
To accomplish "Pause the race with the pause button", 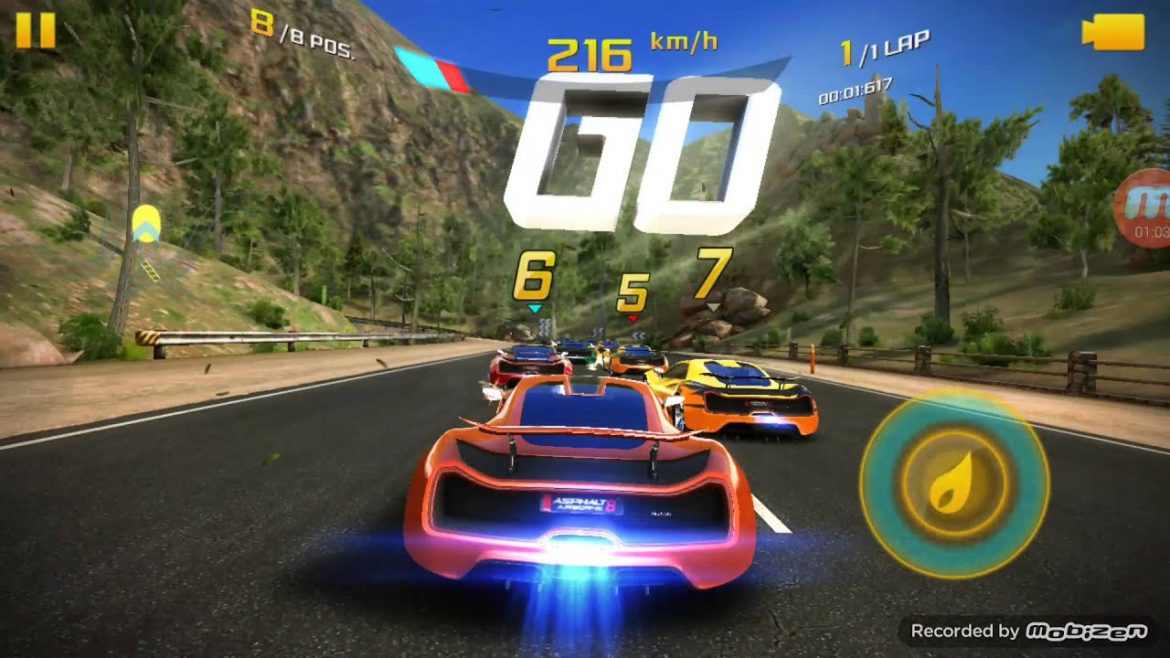I will click(x=35, y=30).
